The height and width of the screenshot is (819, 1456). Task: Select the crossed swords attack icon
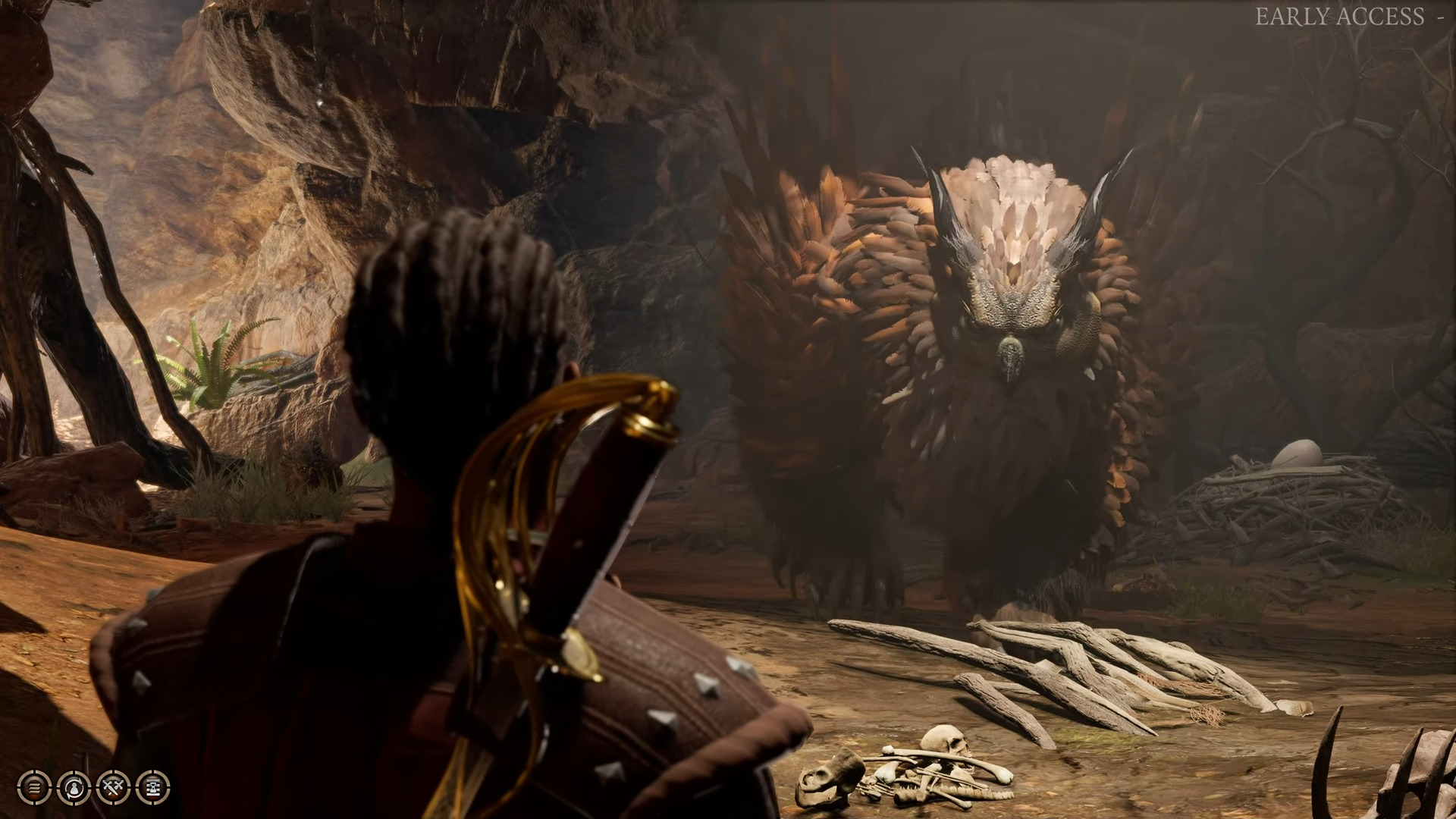point(113,788)
